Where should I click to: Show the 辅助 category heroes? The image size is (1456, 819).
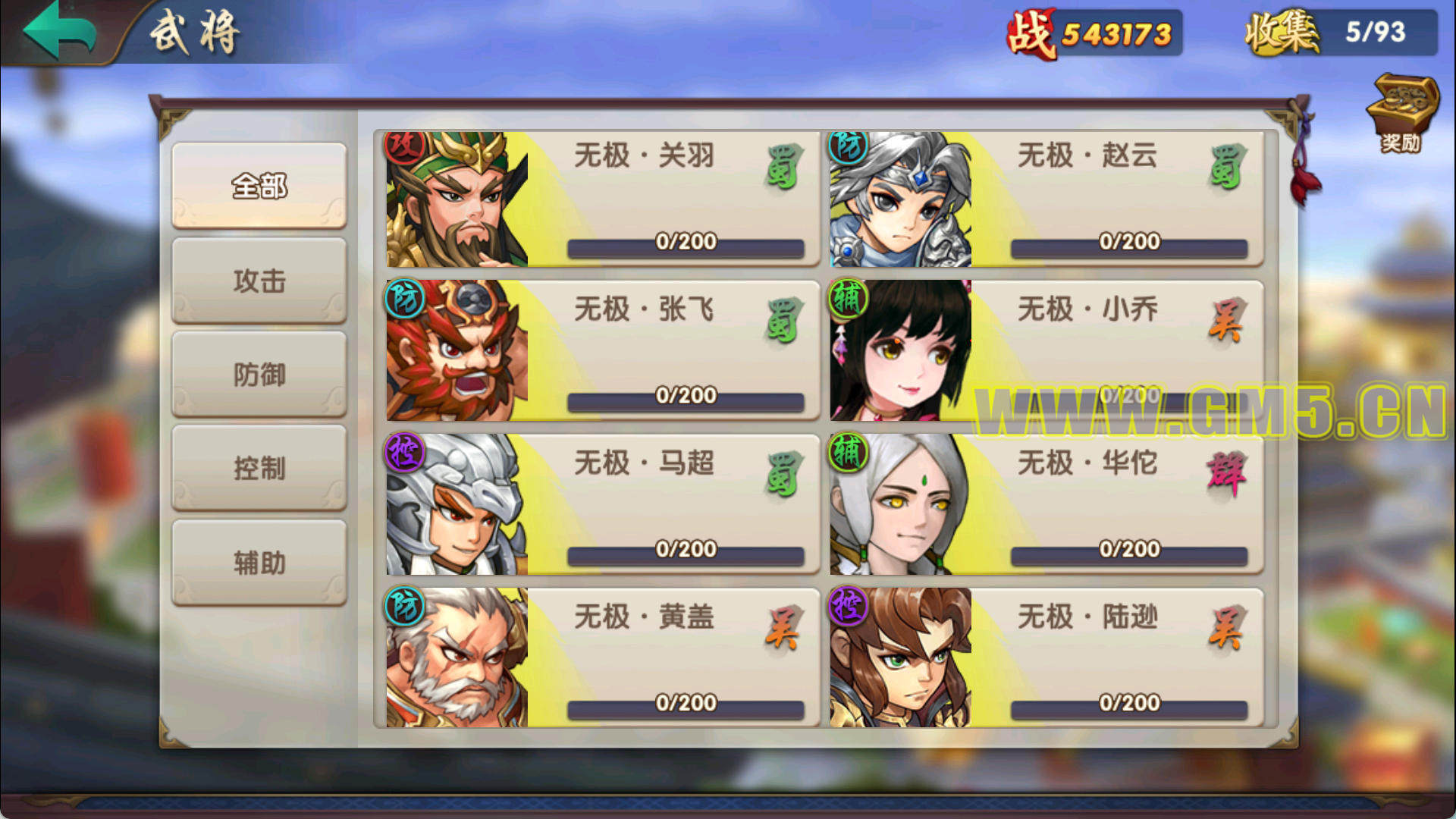pos(259,563)
